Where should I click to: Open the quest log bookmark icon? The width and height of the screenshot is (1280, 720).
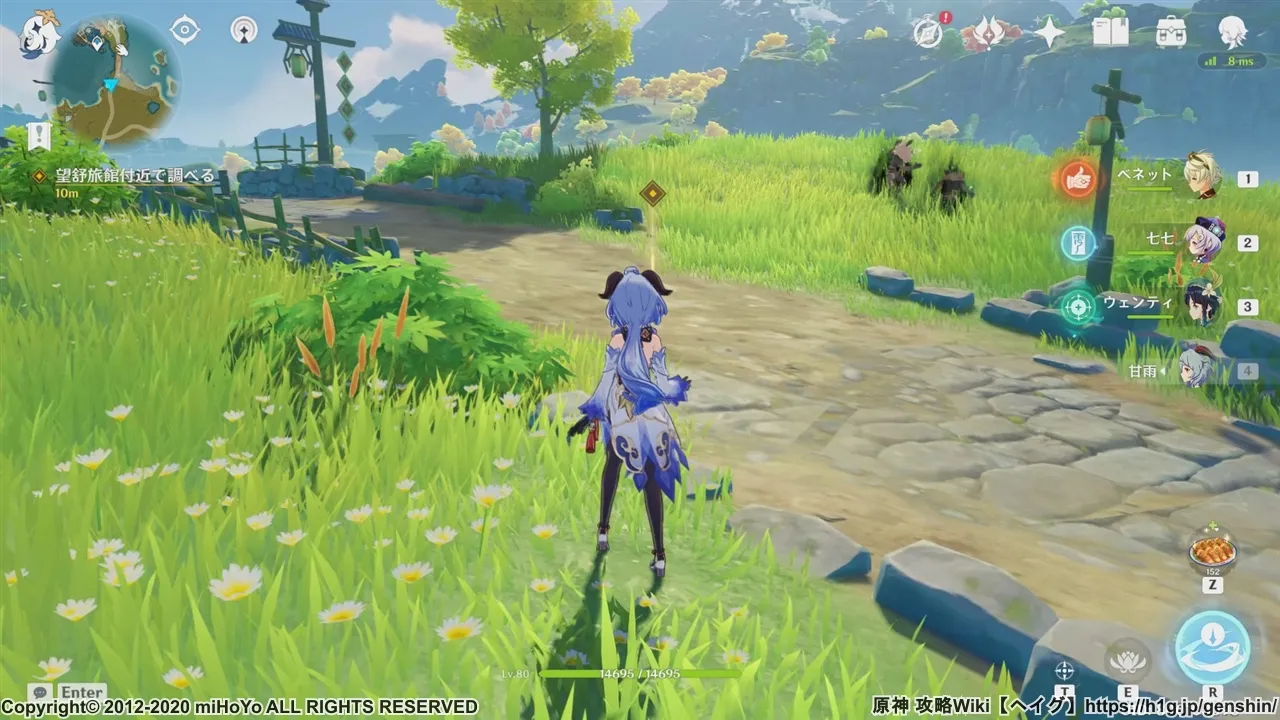coord(39,136)
